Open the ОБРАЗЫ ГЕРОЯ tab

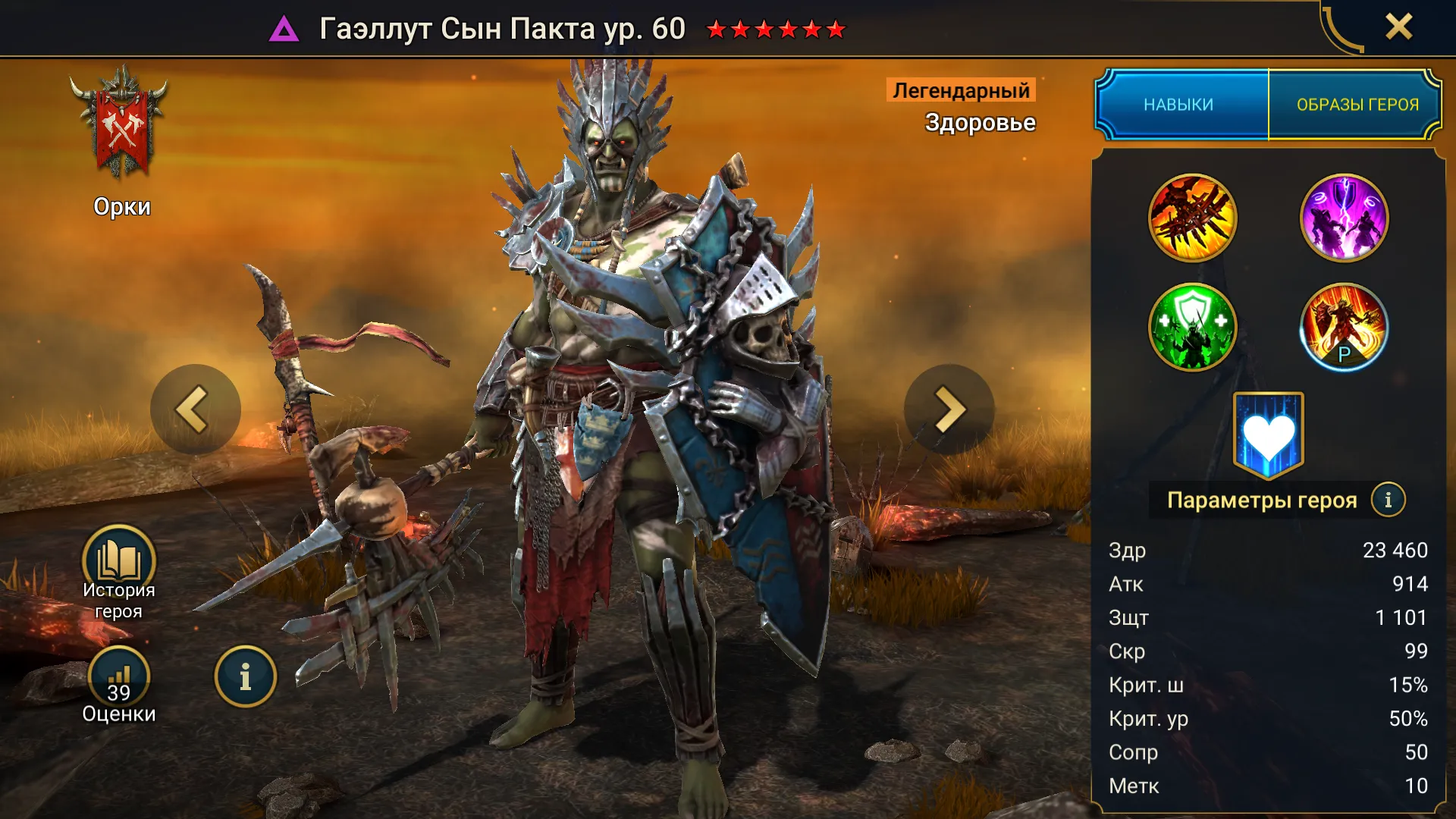coord(1357,105)
